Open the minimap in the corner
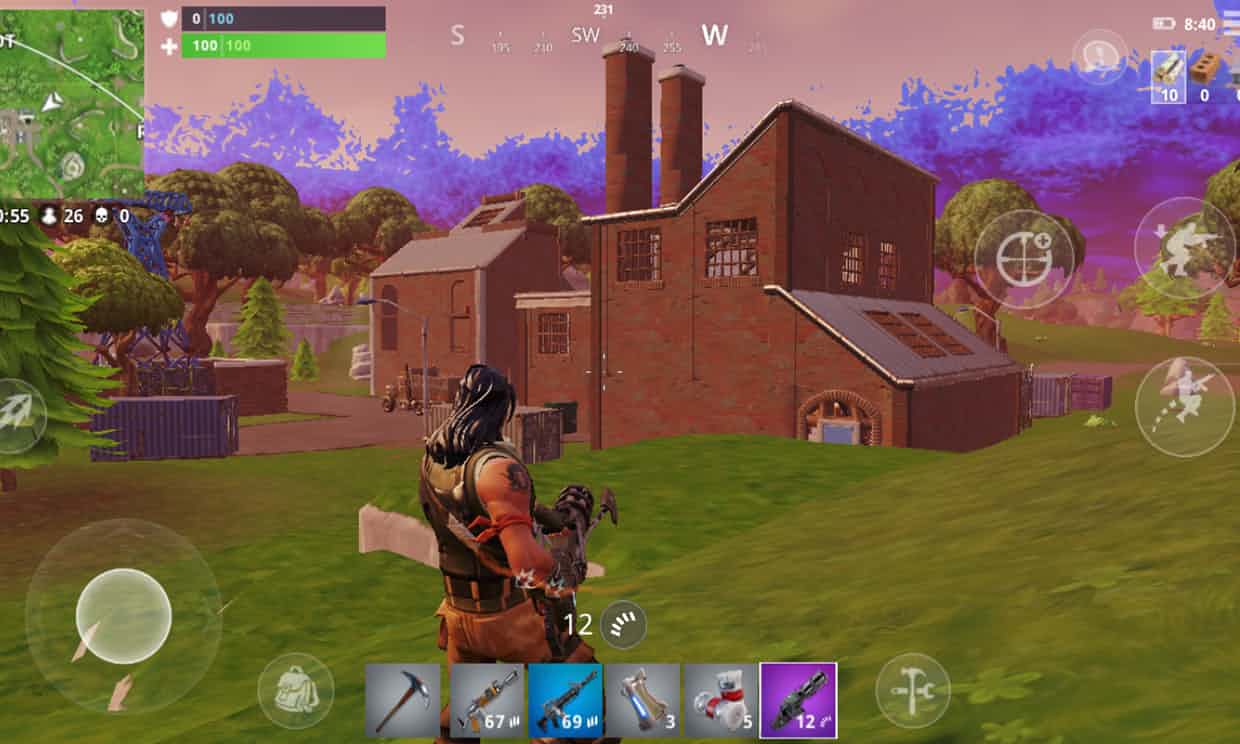This screenshot has height=744, width=1240. (72, 103)
